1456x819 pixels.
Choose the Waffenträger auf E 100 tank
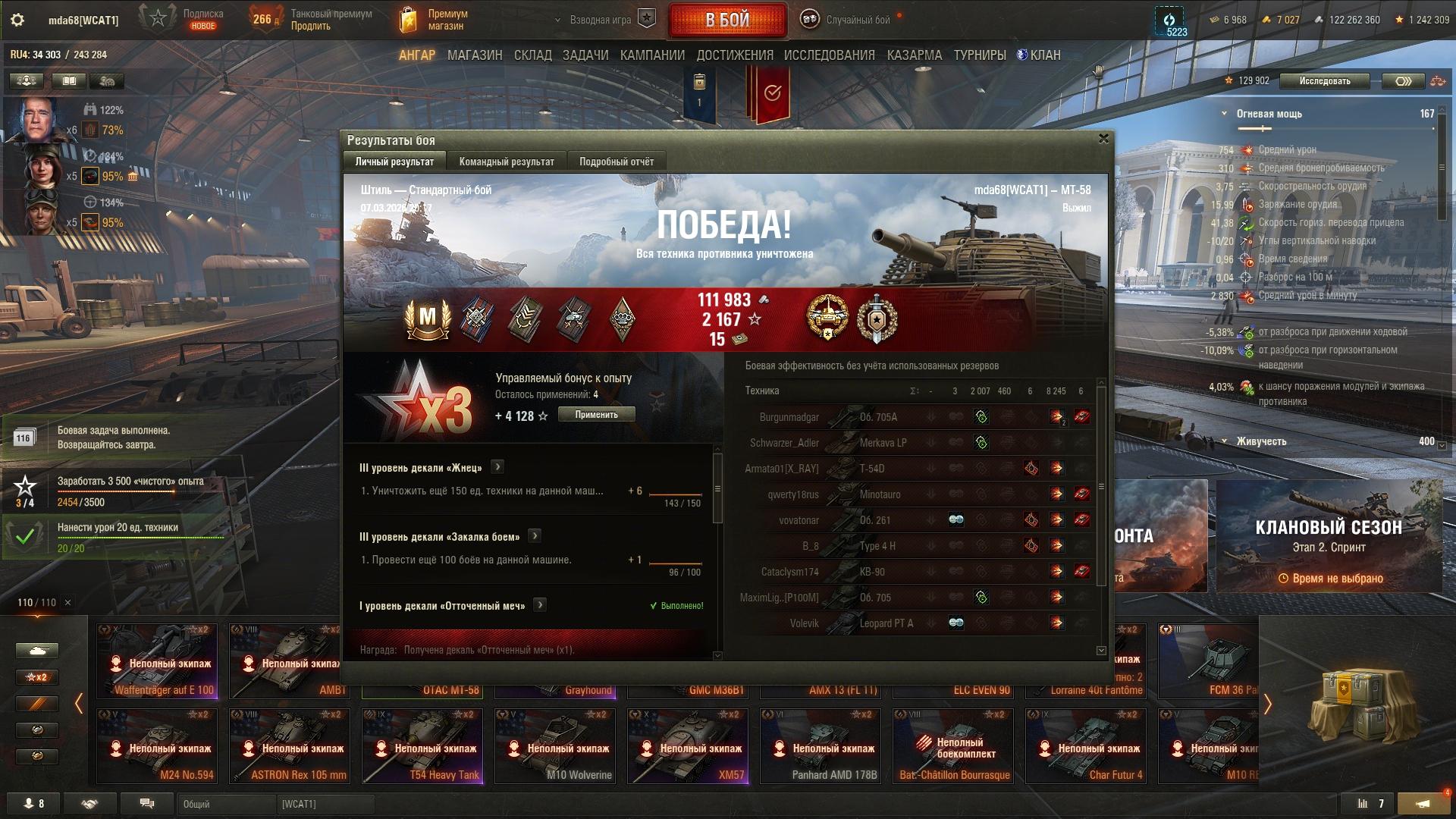tap(157, 661)
